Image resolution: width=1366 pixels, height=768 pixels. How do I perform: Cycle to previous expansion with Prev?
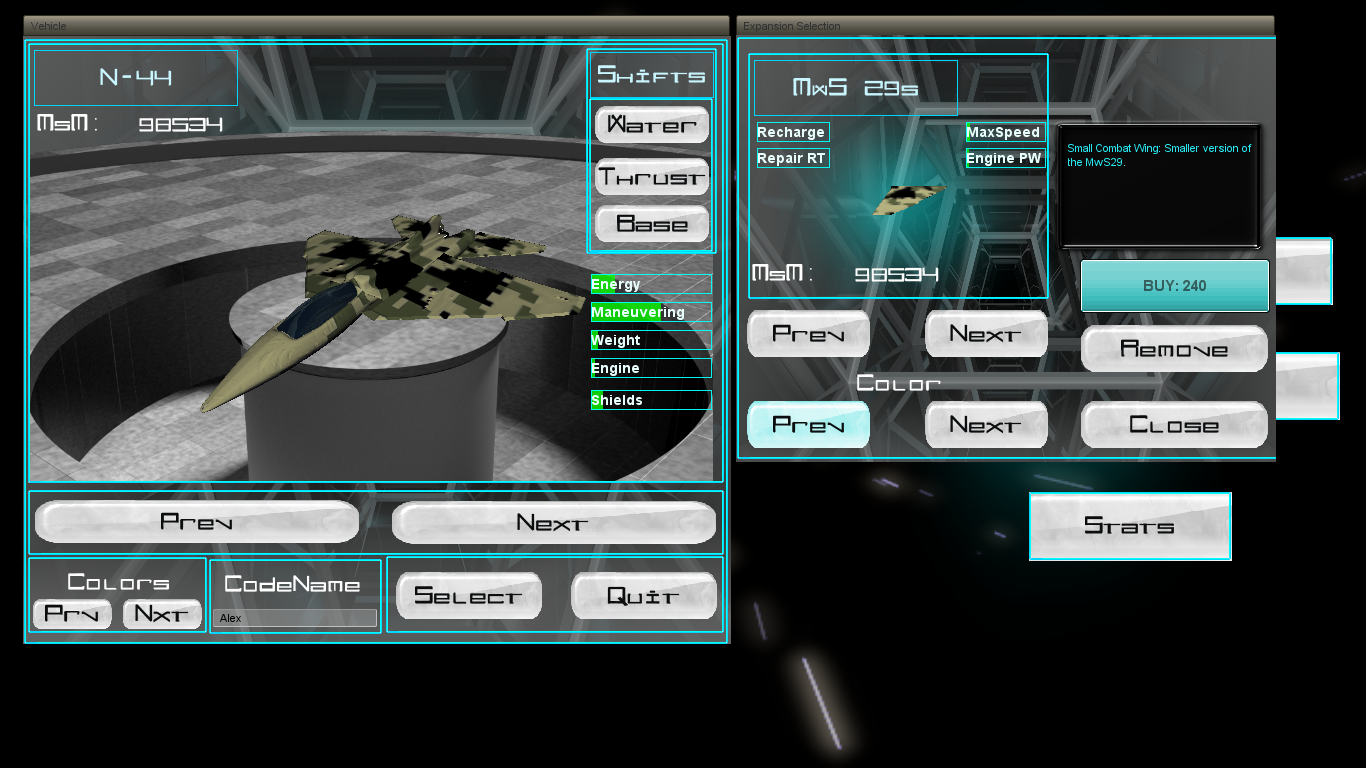808,333
